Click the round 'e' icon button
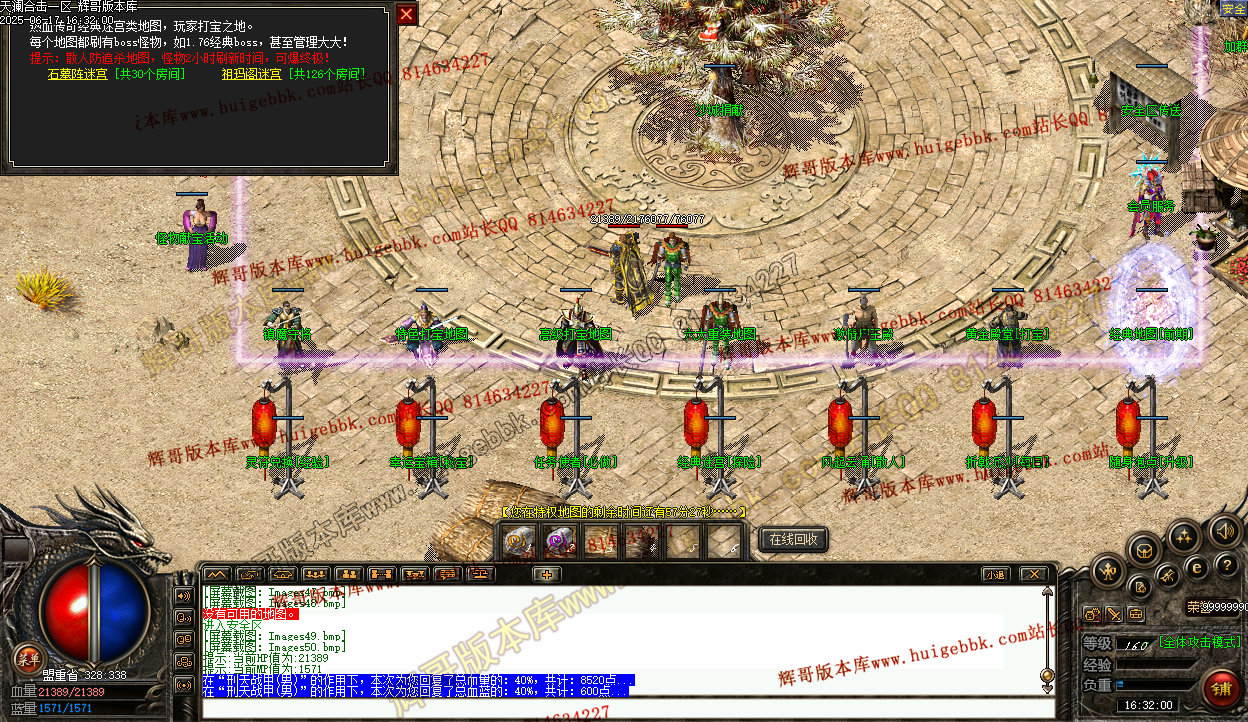1248x722 pixels. tap(1196, 567)
